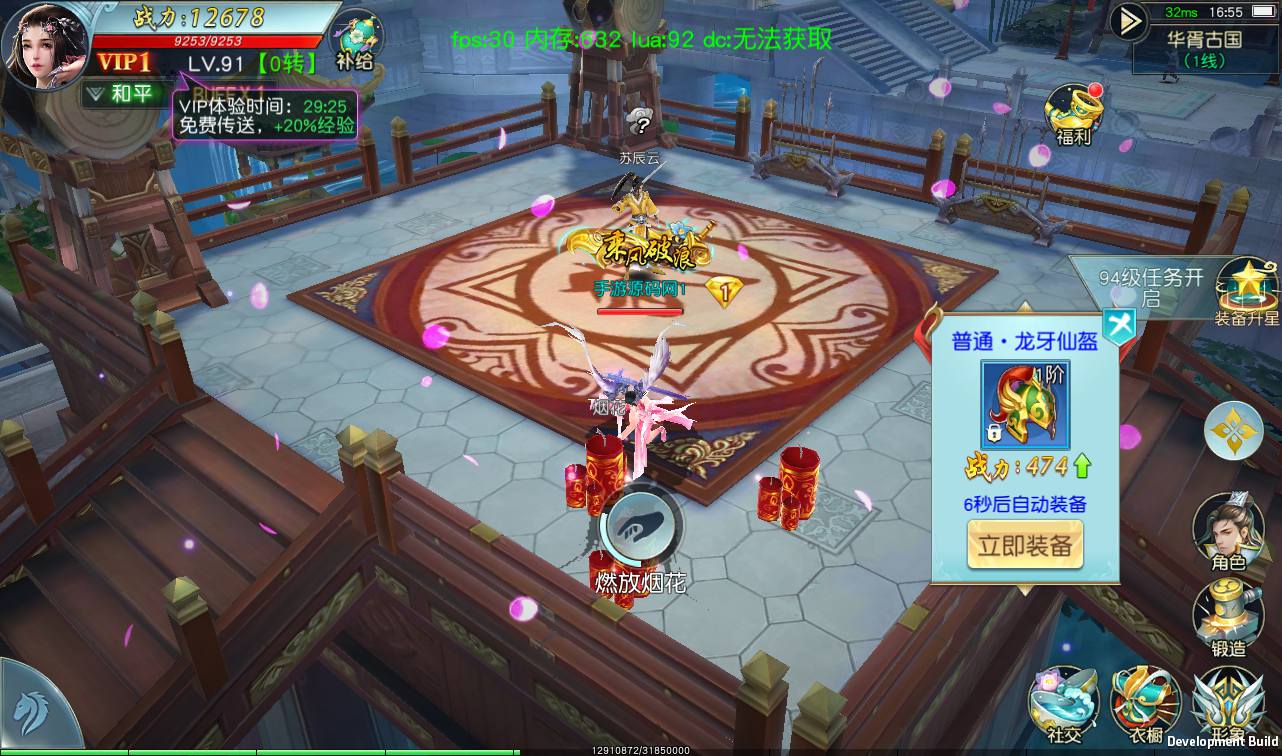Open the 福利 welfare icon

pyautogui.click(x=1073, y=113)
